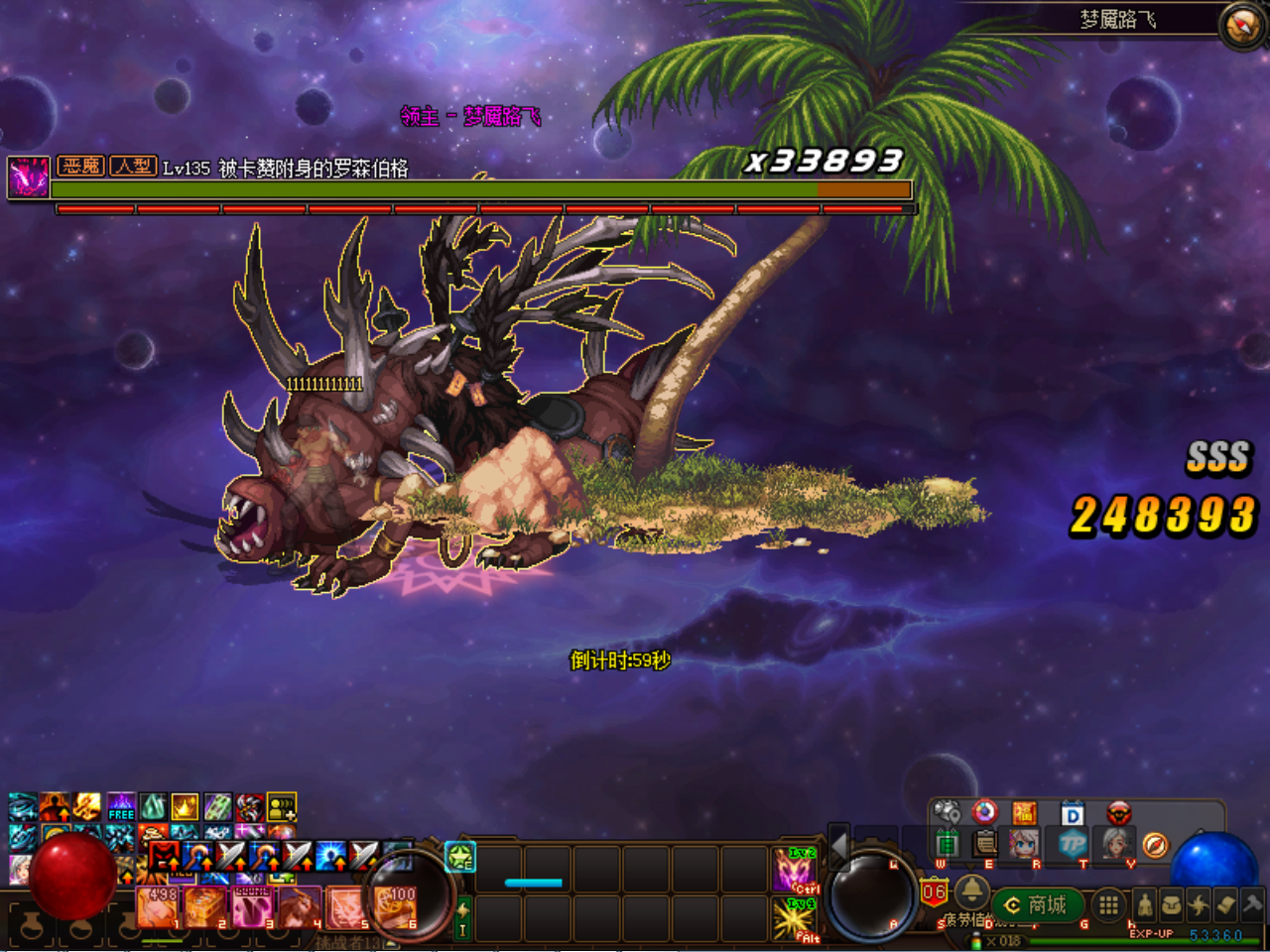Click the purple FREE buff icon

pyautogui.click(x=121, y=806)
